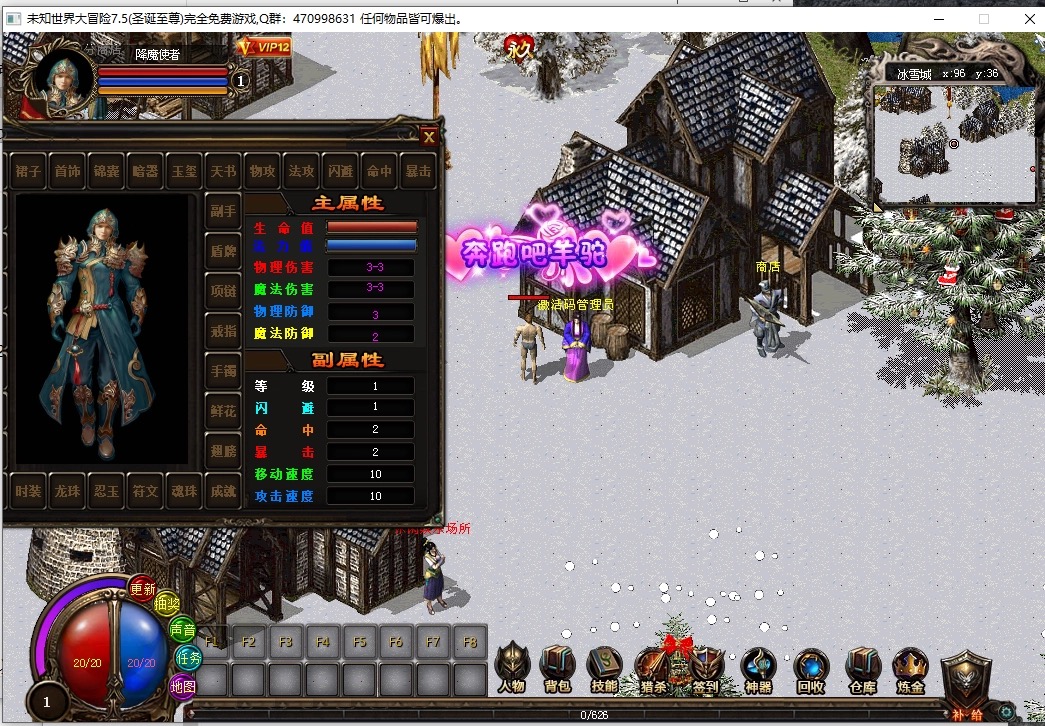Select the 首饰 equipment slot
The height and width of the screenshot is (726, 1045).
tap(68, 172)
